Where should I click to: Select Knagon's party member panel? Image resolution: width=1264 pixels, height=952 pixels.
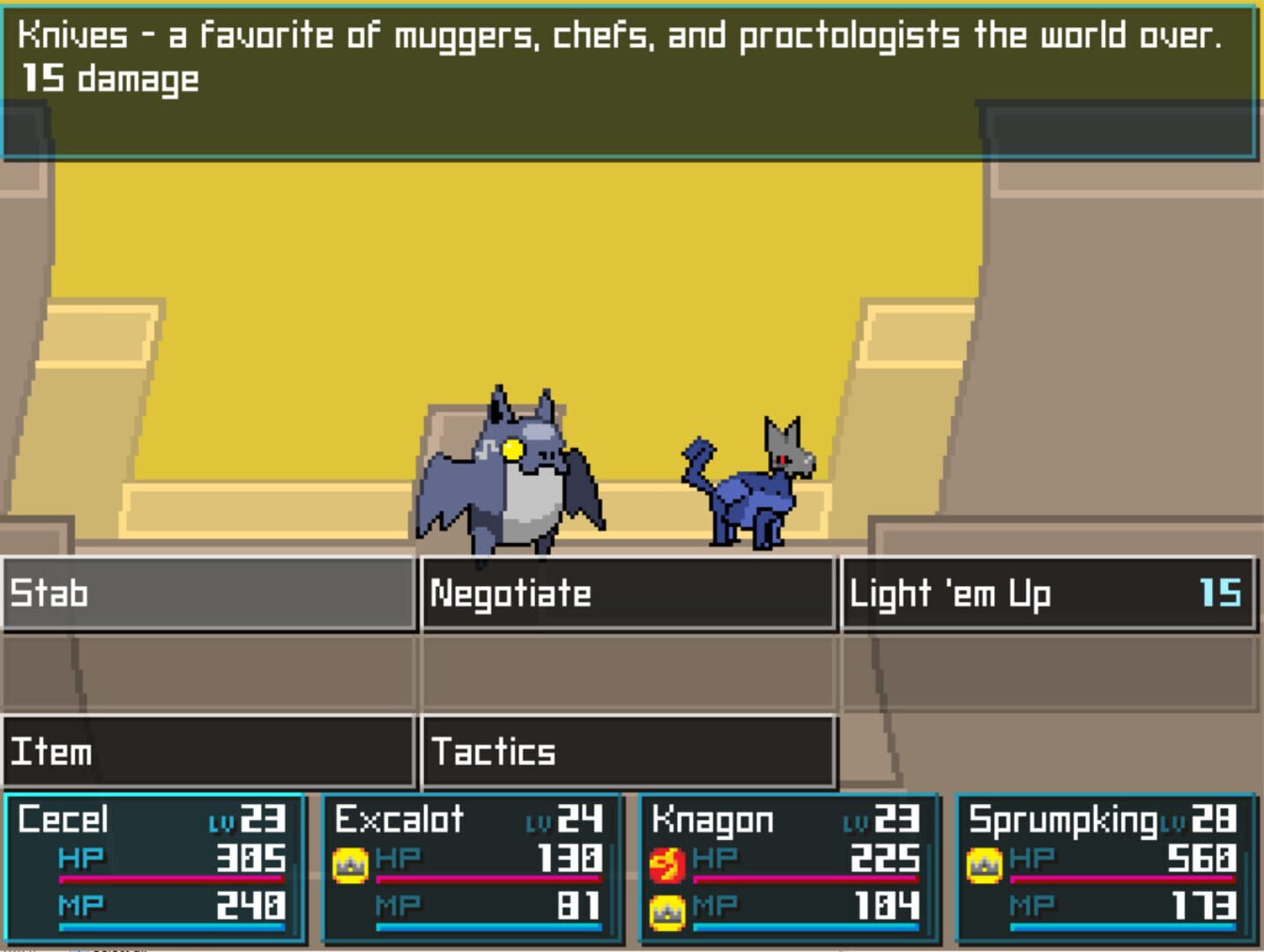(x=789, y=868)
